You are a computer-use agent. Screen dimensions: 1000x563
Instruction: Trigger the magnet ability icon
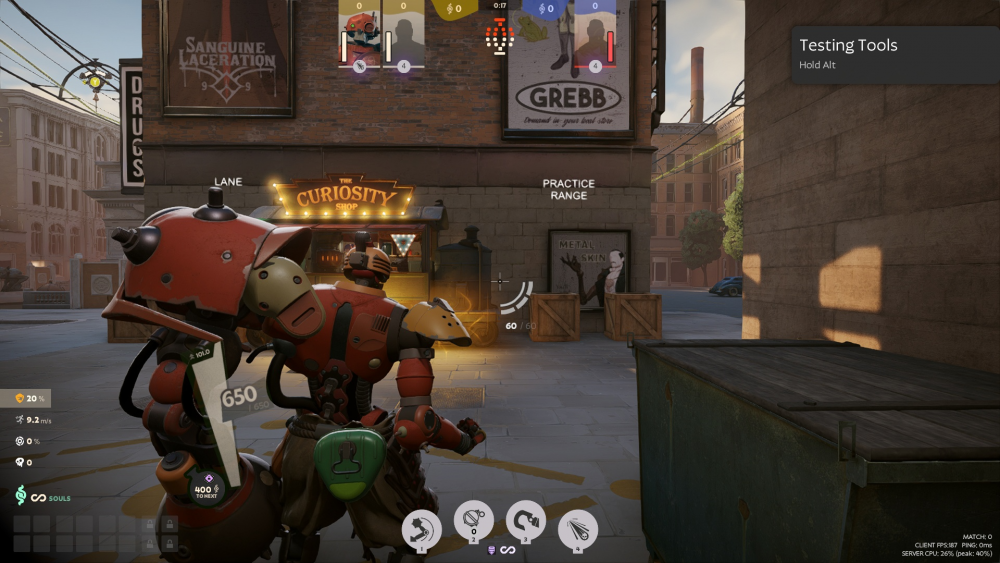click(x=526, y=521)
